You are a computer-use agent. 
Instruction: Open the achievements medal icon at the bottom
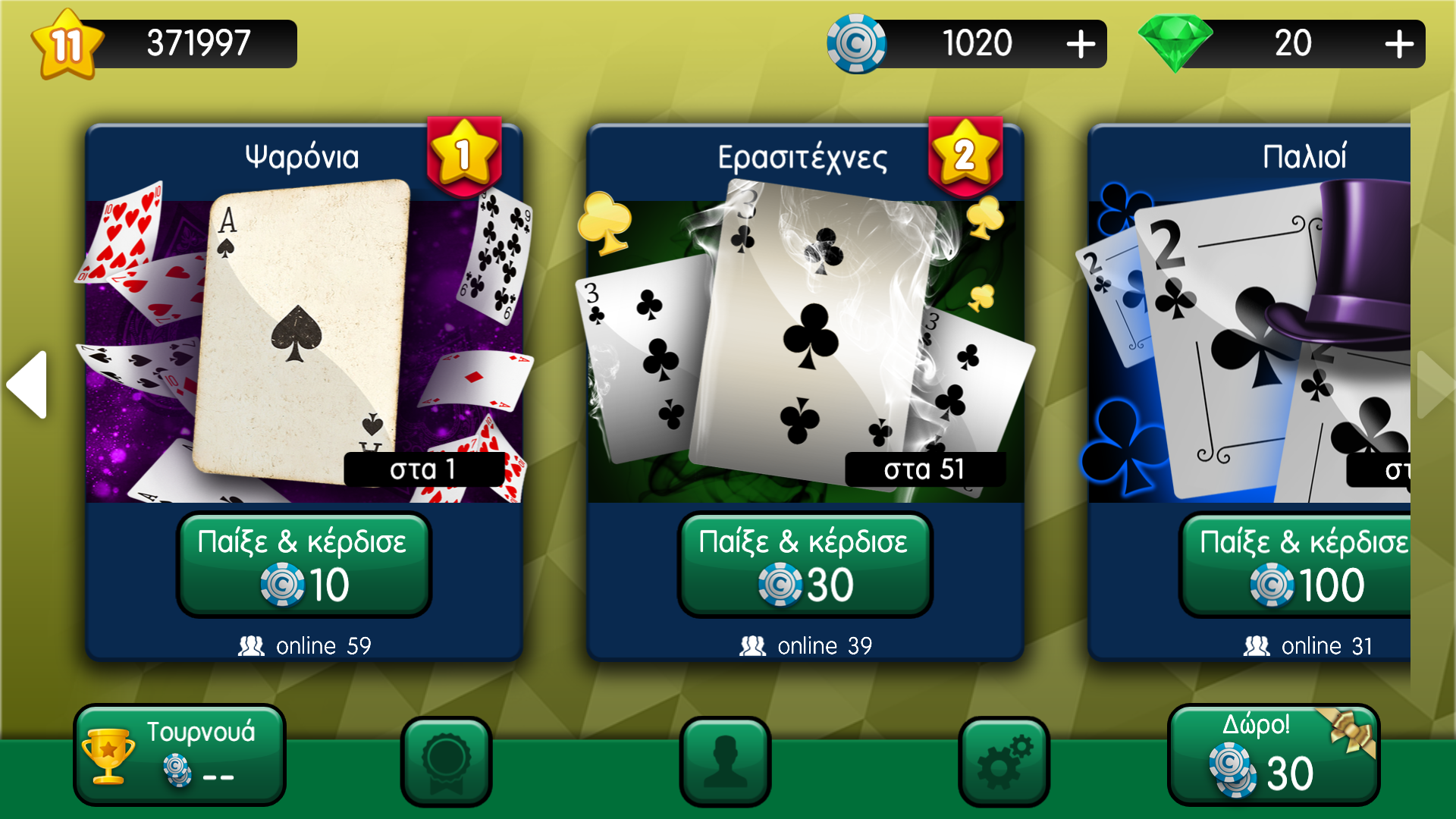pyautogui.click(x=447, y=761)
